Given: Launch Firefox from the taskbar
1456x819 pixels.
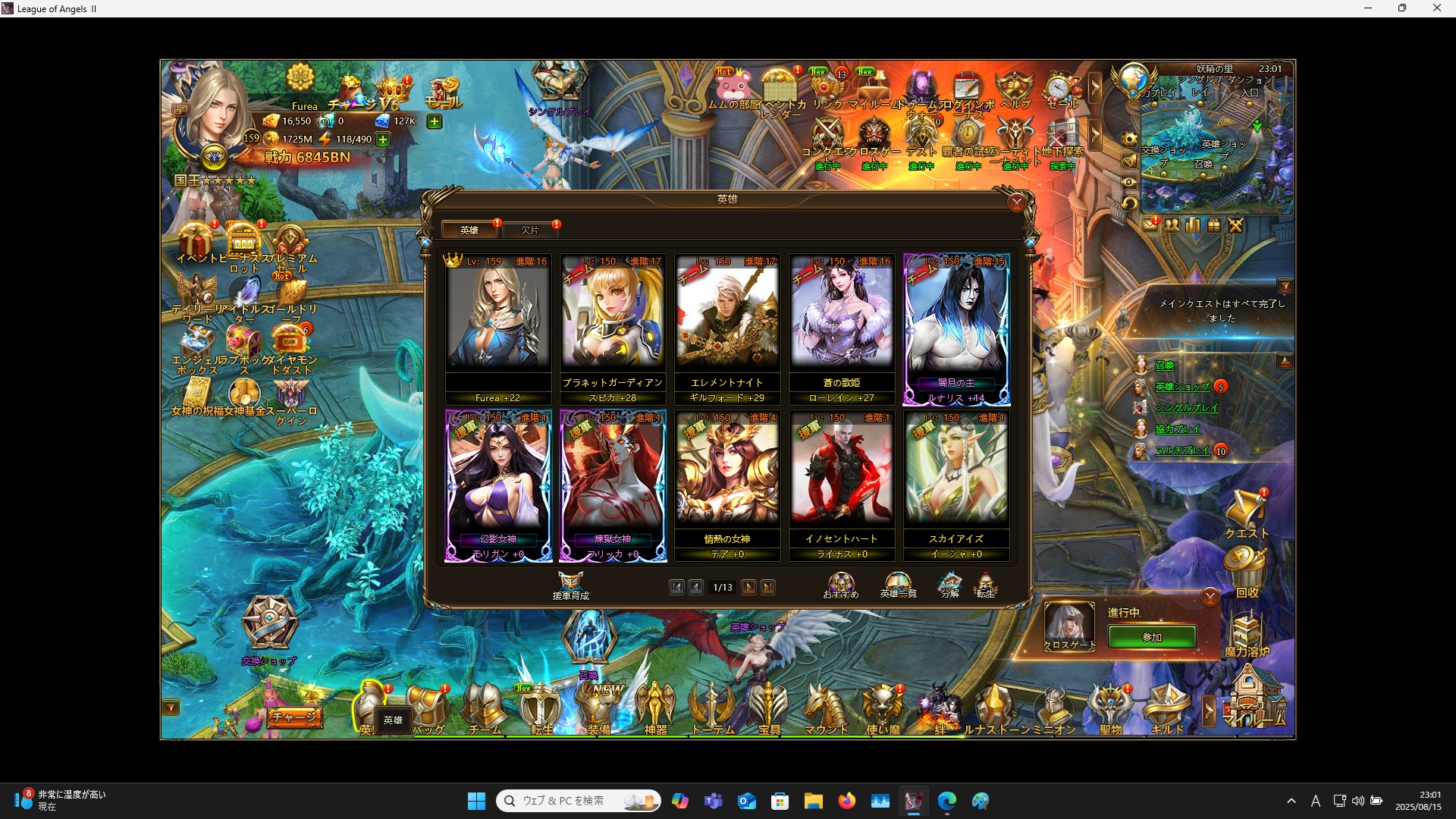Looking at the screenshot, I should point(848,800).
